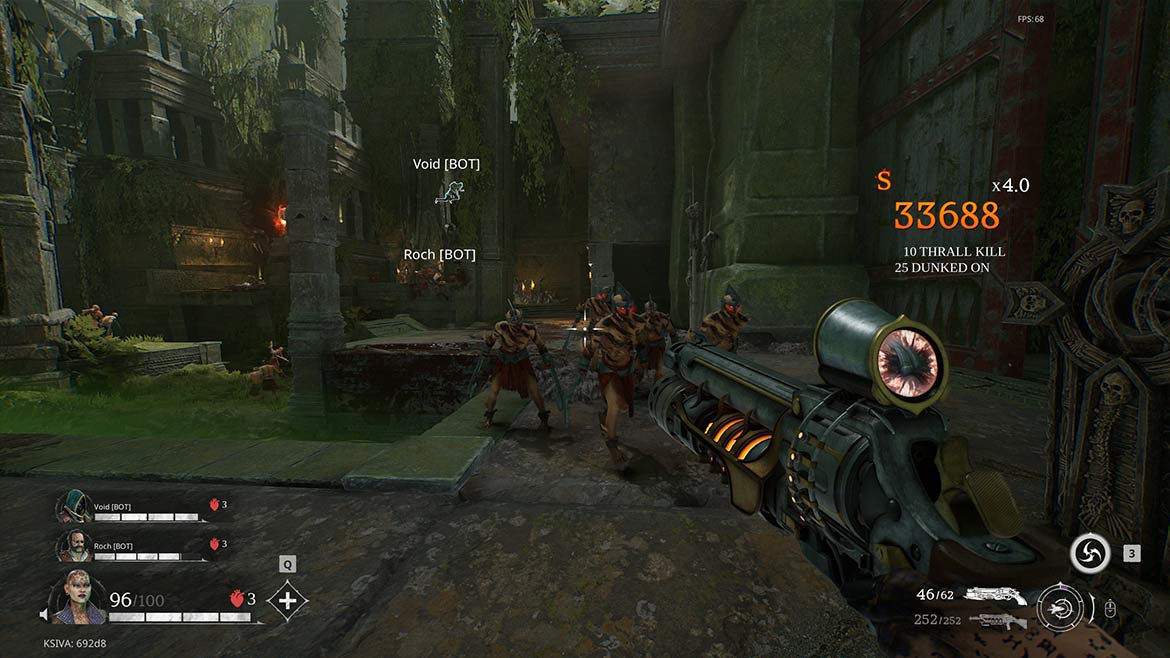
Task: Select the equipped revolver weapon icon
Action: point(995,596)
